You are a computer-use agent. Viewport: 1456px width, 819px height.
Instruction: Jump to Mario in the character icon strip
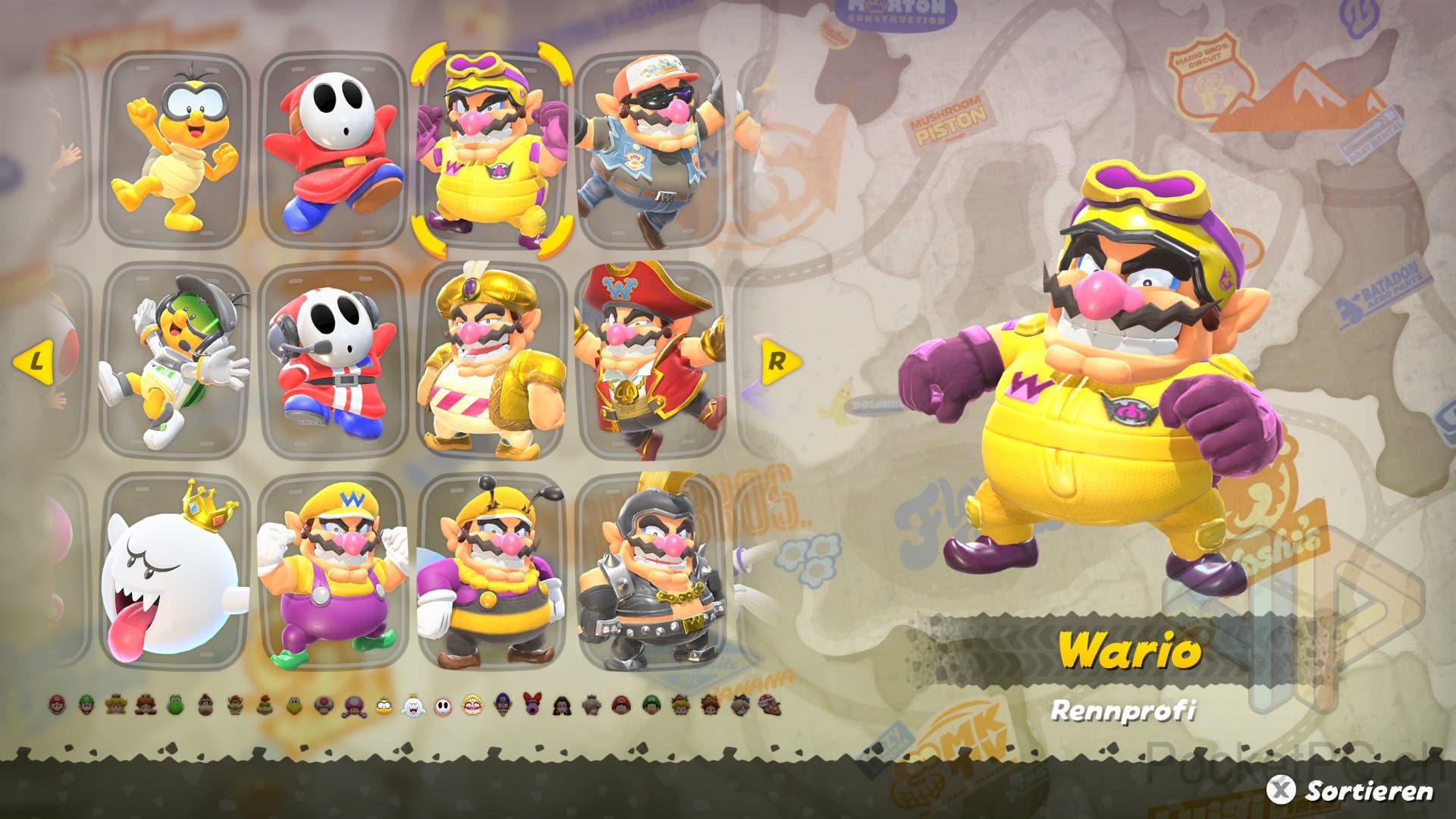click(58, 706)
